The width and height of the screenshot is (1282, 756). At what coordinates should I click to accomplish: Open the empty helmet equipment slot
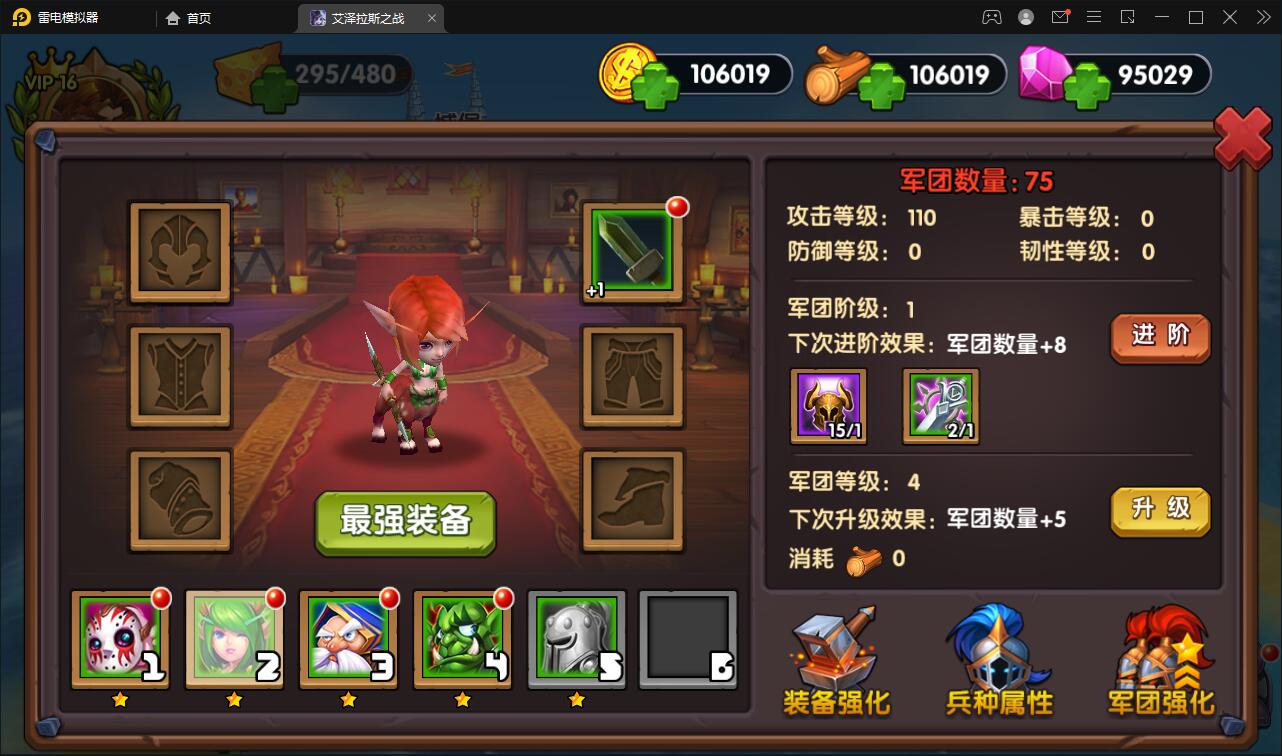tap(180, 253)
